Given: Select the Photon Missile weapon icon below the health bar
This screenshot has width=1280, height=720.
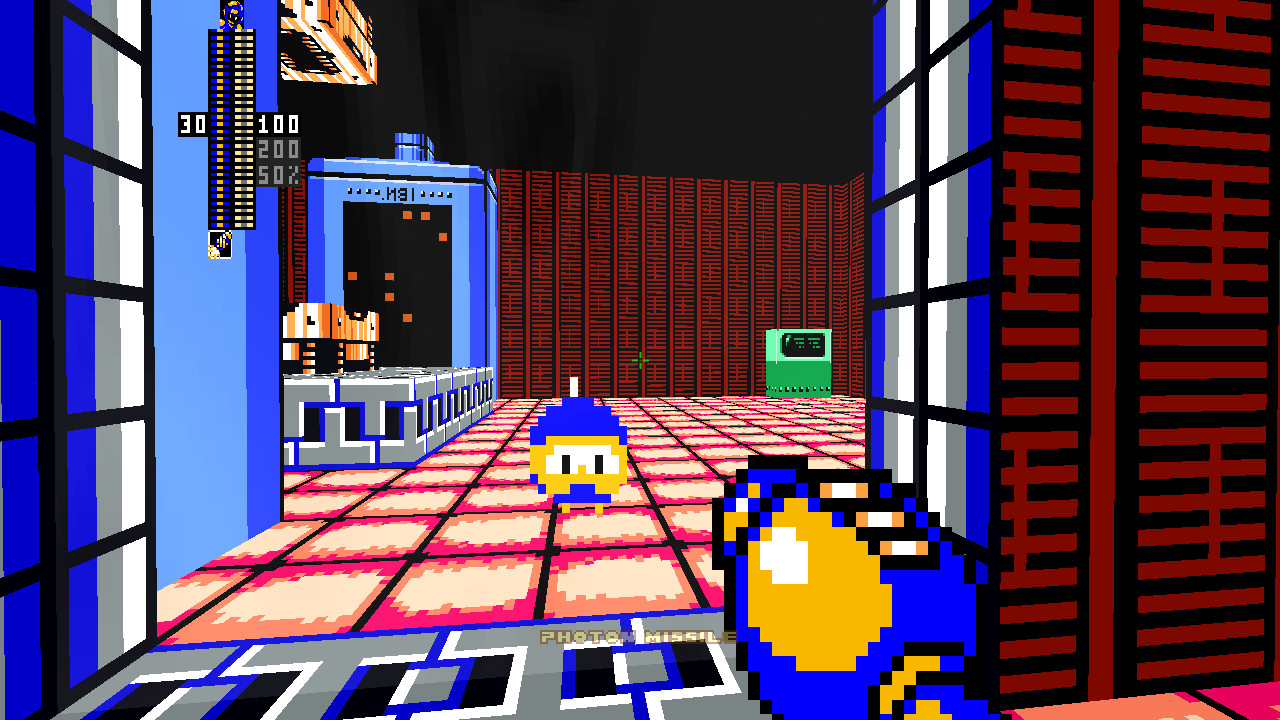Looking at the screenshot, I should click(221, 245).
